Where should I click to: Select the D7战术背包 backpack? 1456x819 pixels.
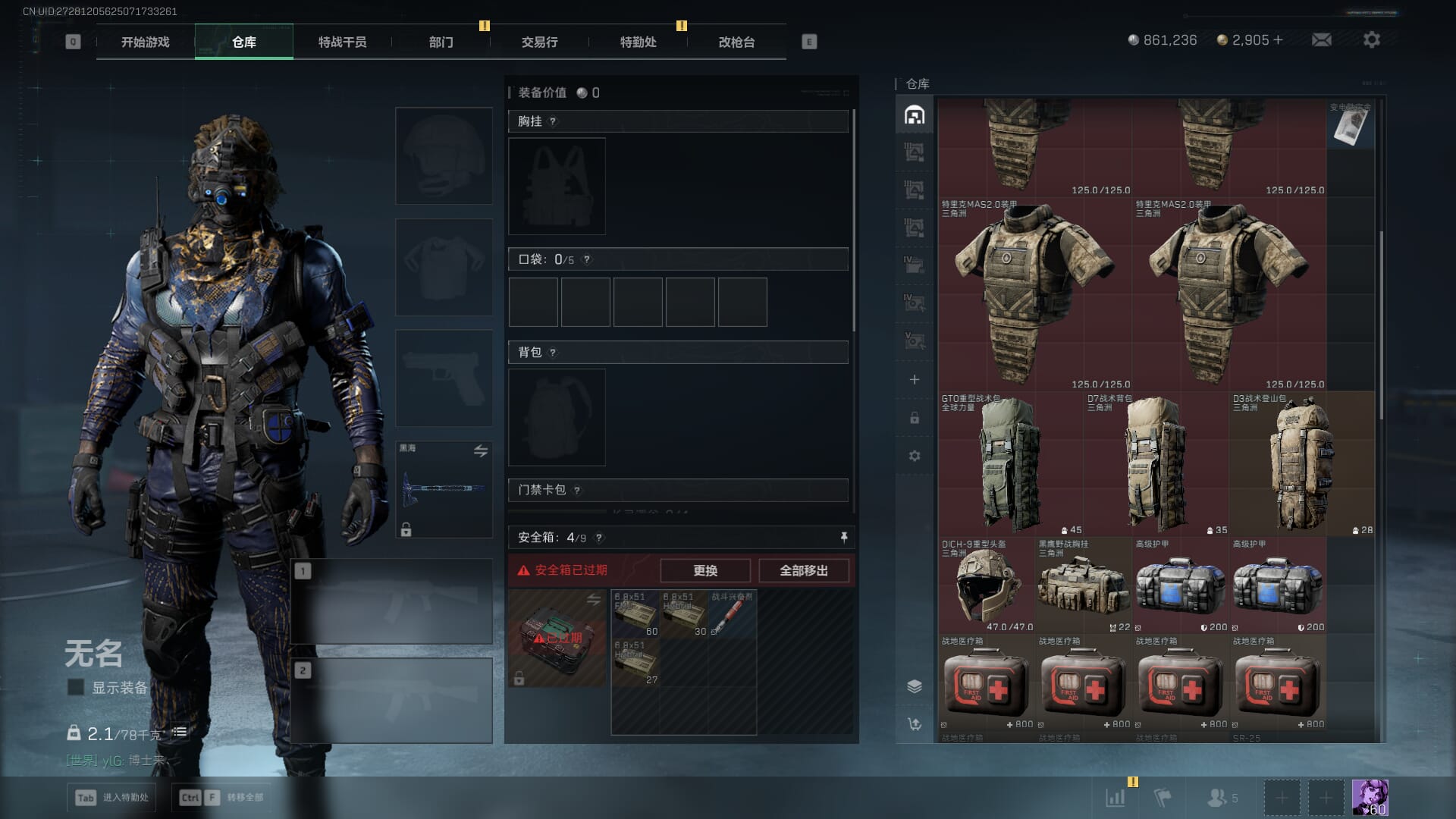tap(1156, 464)
